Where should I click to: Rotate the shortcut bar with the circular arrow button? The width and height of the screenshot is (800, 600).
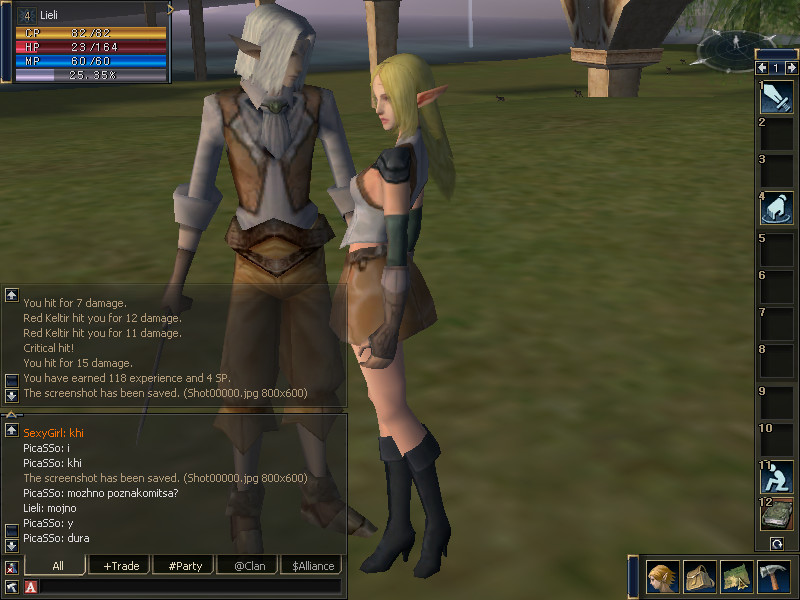pos(776,543)
